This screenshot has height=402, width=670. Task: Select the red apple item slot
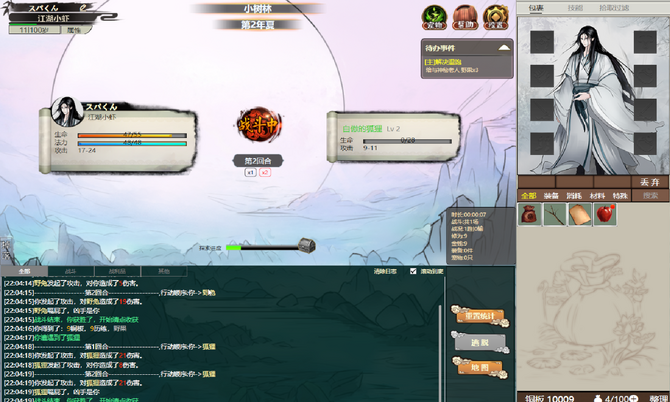(x=606, y=214)
